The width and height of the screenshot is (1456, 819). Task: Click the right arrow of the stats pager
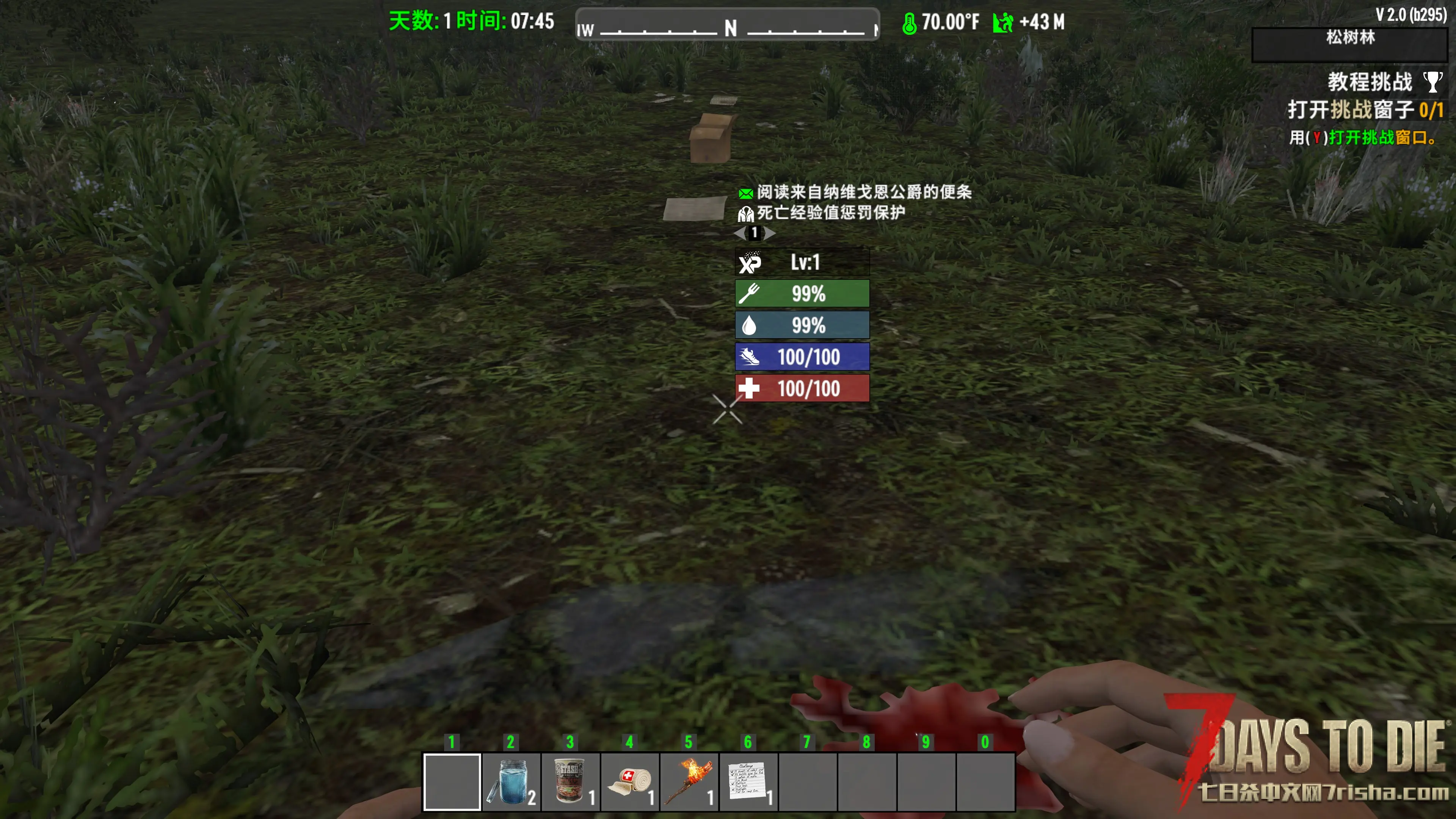(770, 234)
